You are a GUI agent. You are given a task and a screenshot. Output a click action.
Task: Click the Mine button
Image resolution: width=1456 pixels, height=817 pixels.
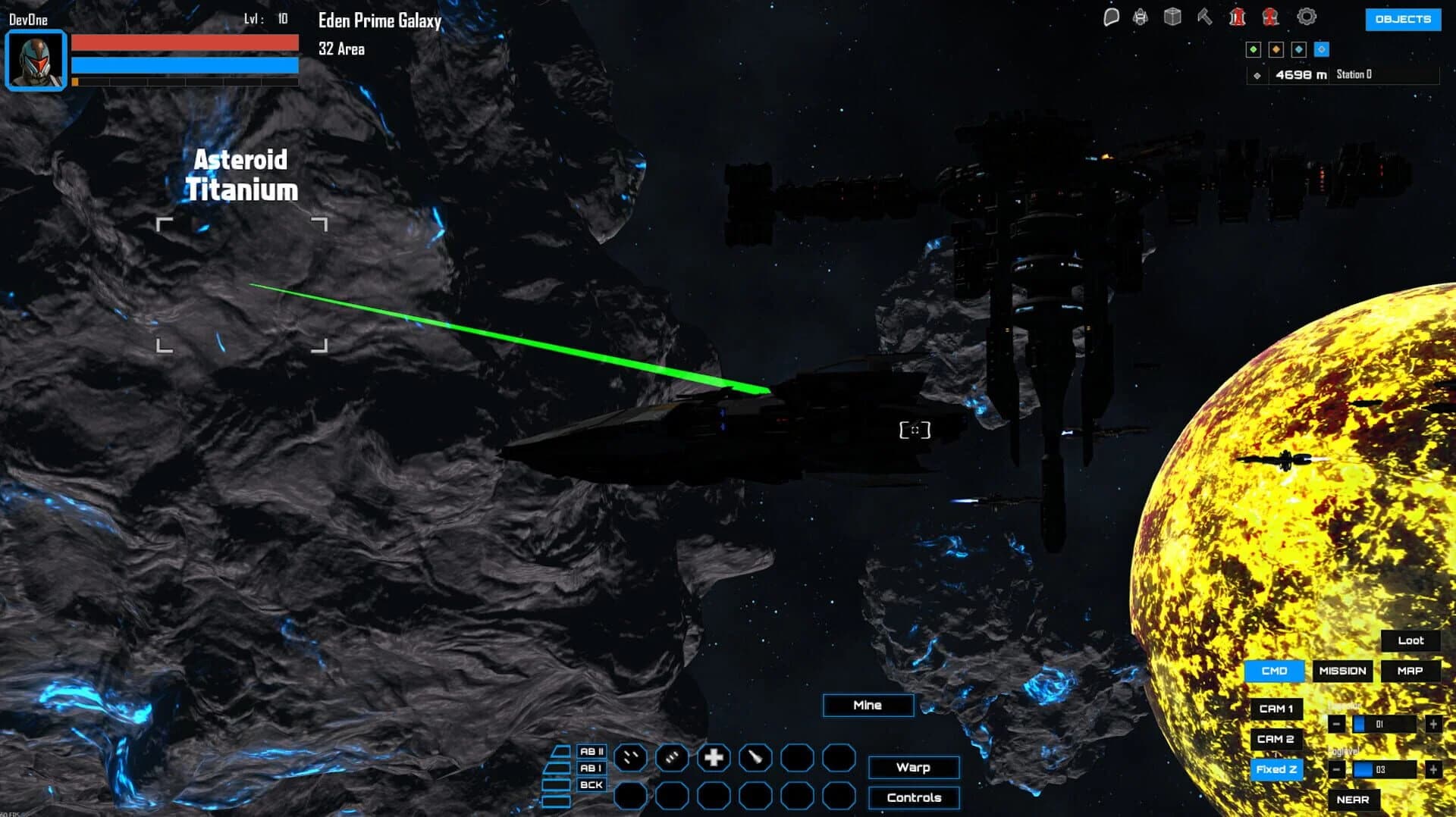(x=868, y=706)
